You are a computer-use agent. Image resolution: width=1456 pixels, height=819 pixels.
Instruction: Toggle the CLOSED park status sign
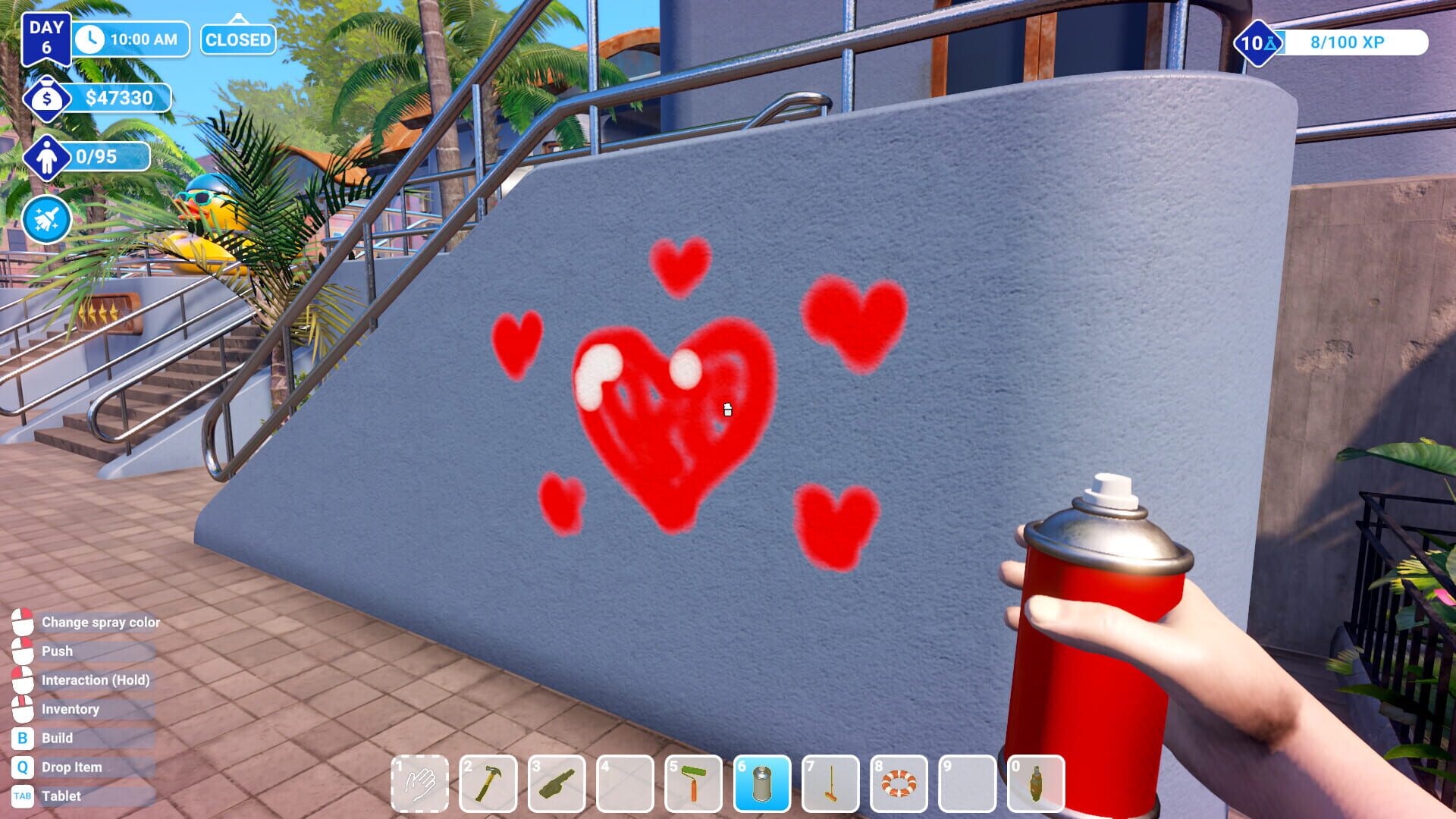(237, 40)
